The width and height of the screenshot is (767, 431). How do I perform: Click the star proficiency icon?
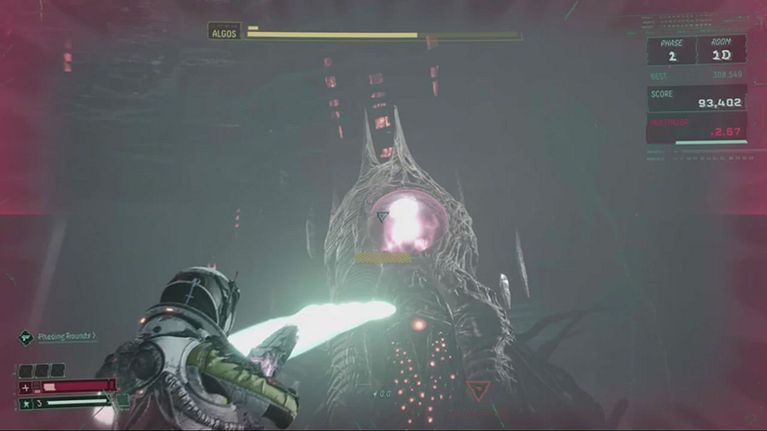[x=25, y=404]
